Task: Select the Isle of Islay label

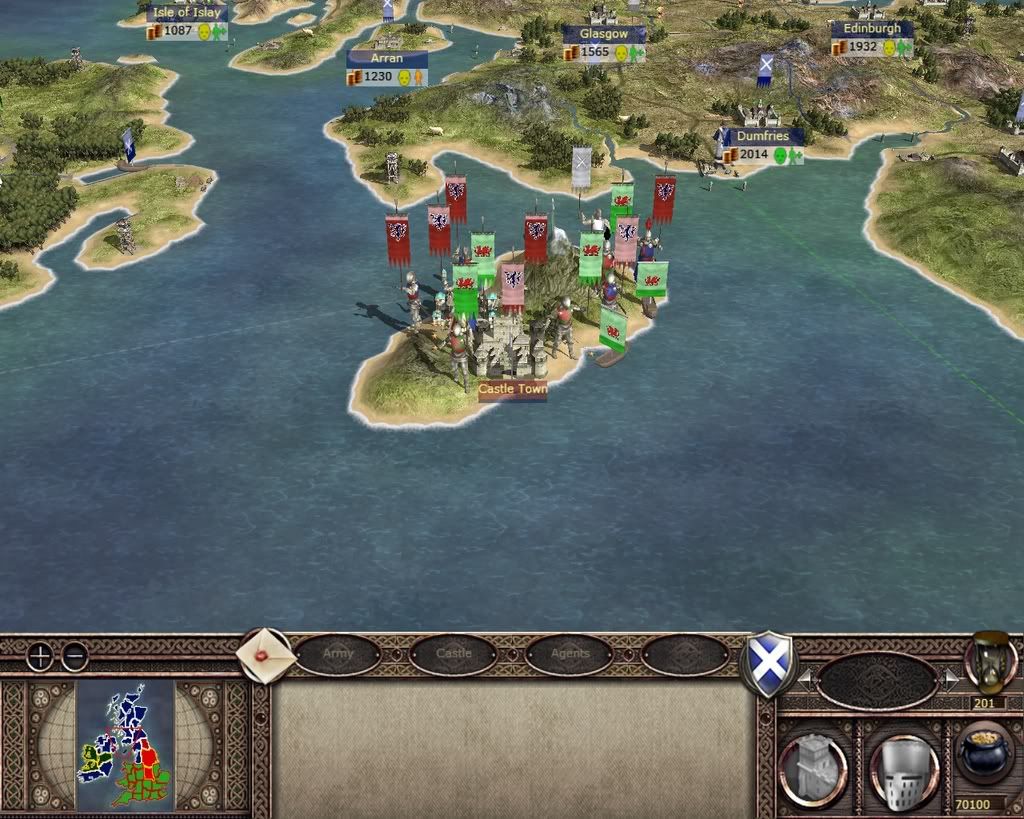Action: [187, 14]
